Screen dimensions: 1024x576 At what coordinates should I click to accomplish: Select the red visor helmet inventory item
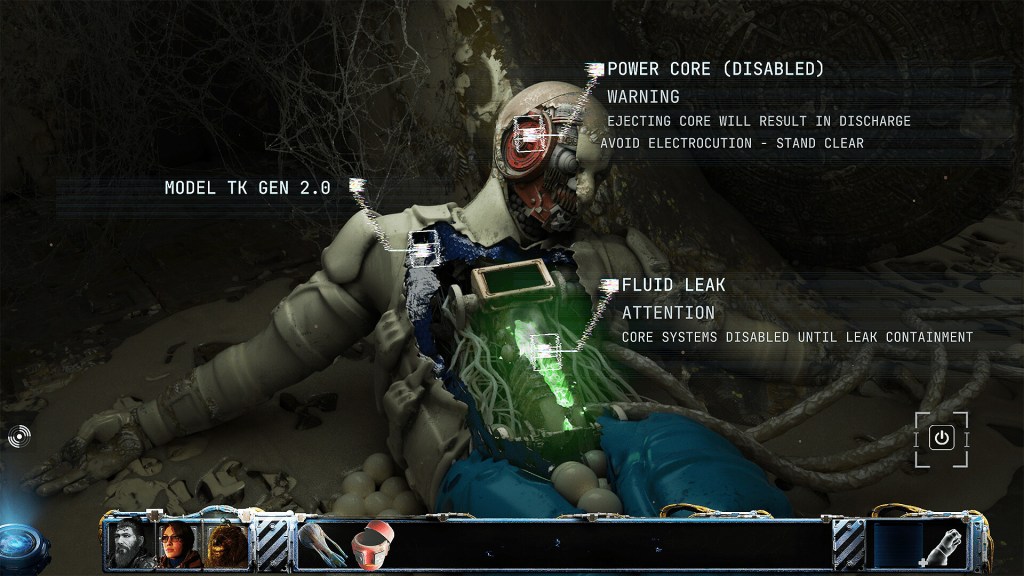click(370, 543)
